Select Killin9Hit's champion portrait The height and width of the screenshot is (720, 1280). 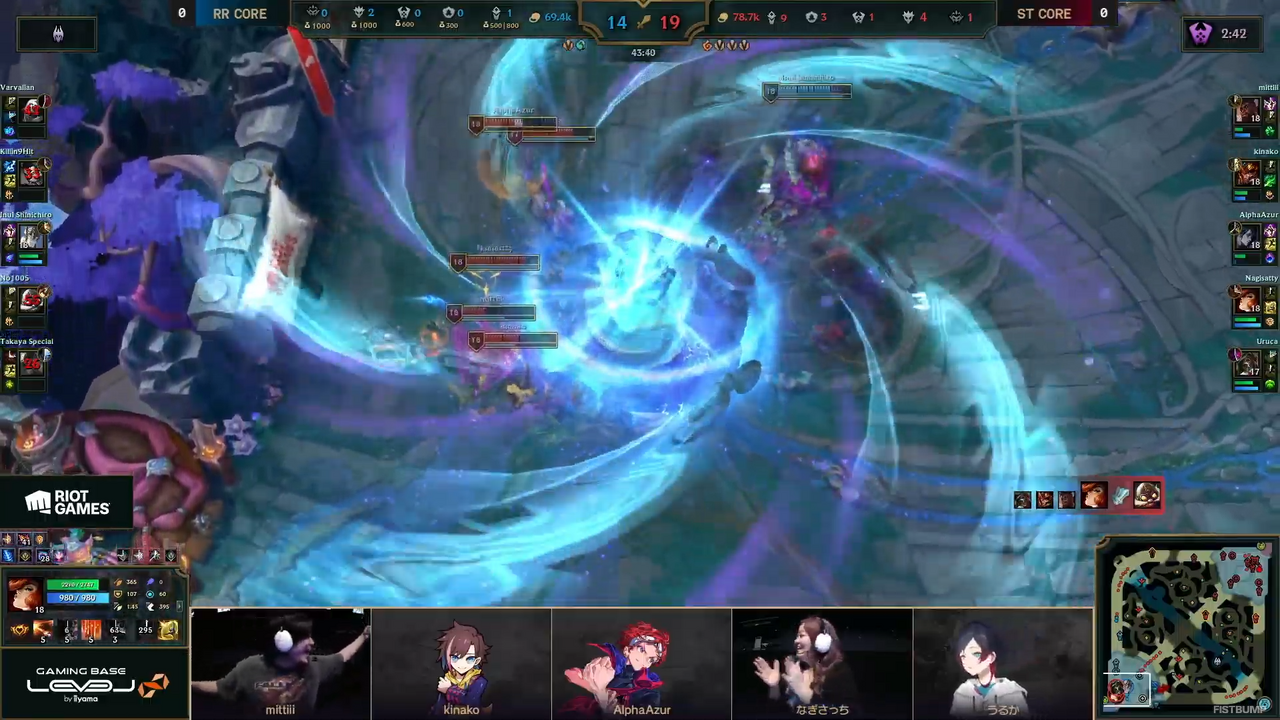[x=32, y=174]
